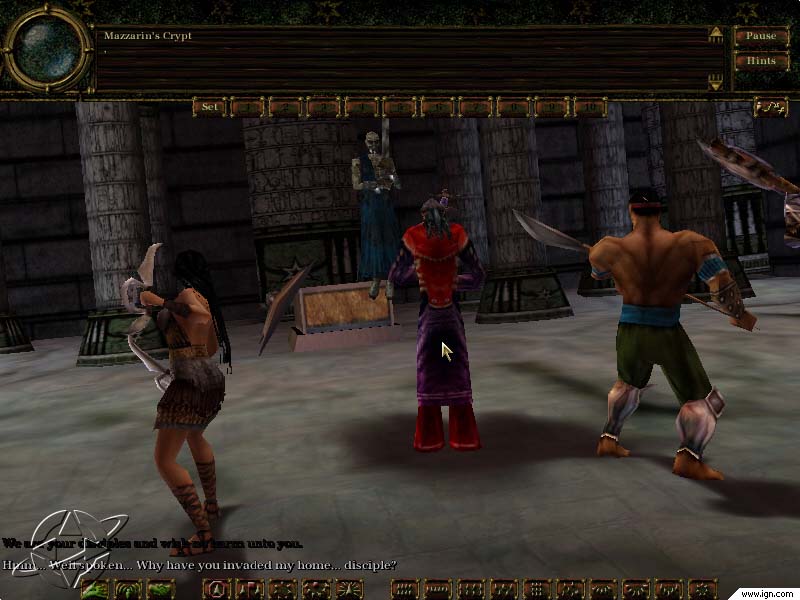The height and width of the screenshot is (600, 800).
Task: Click the Set group button
Action: click(209, 107)
